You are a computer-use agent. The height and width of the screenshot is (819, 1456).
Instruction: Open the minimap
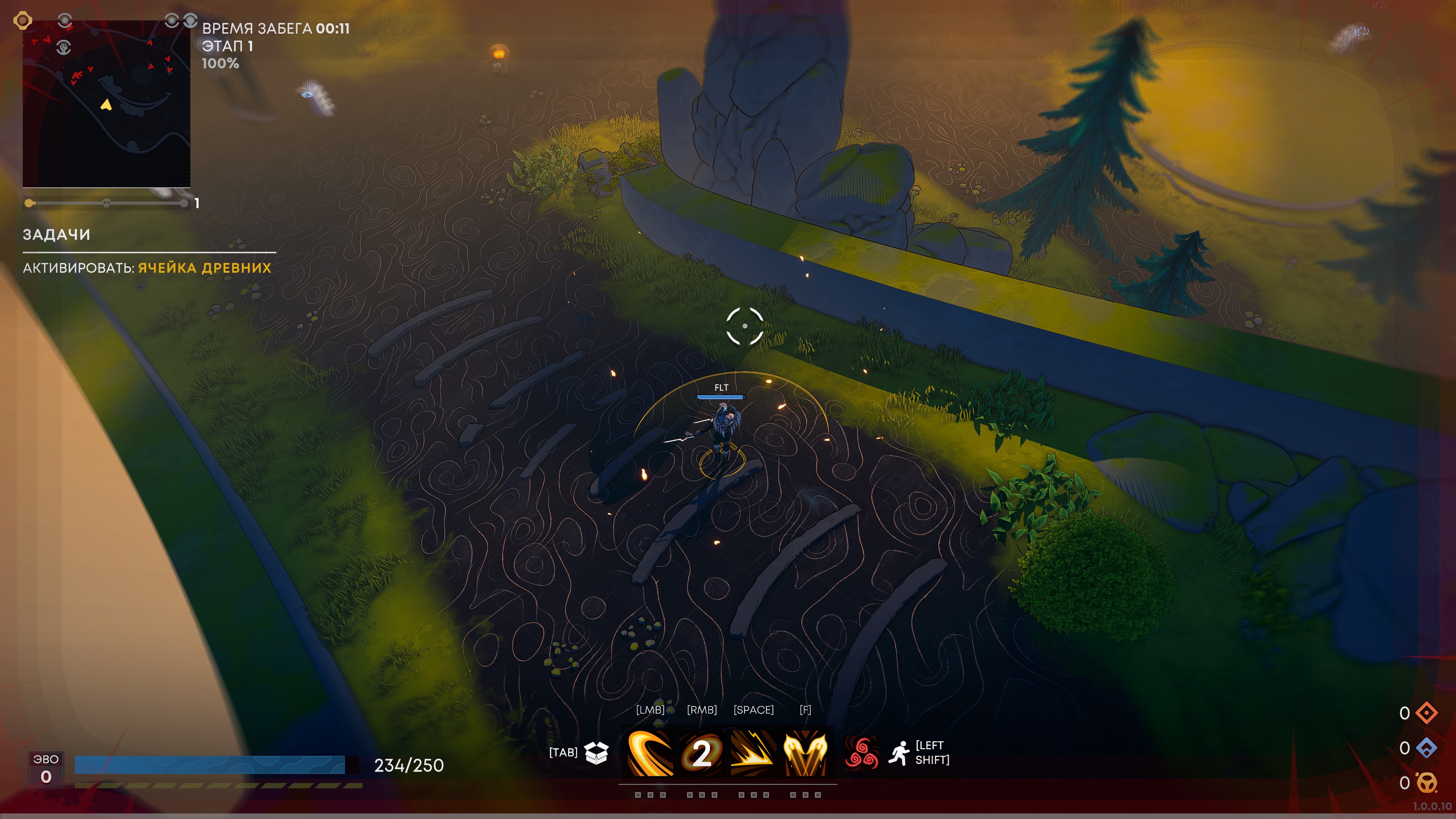106,104
